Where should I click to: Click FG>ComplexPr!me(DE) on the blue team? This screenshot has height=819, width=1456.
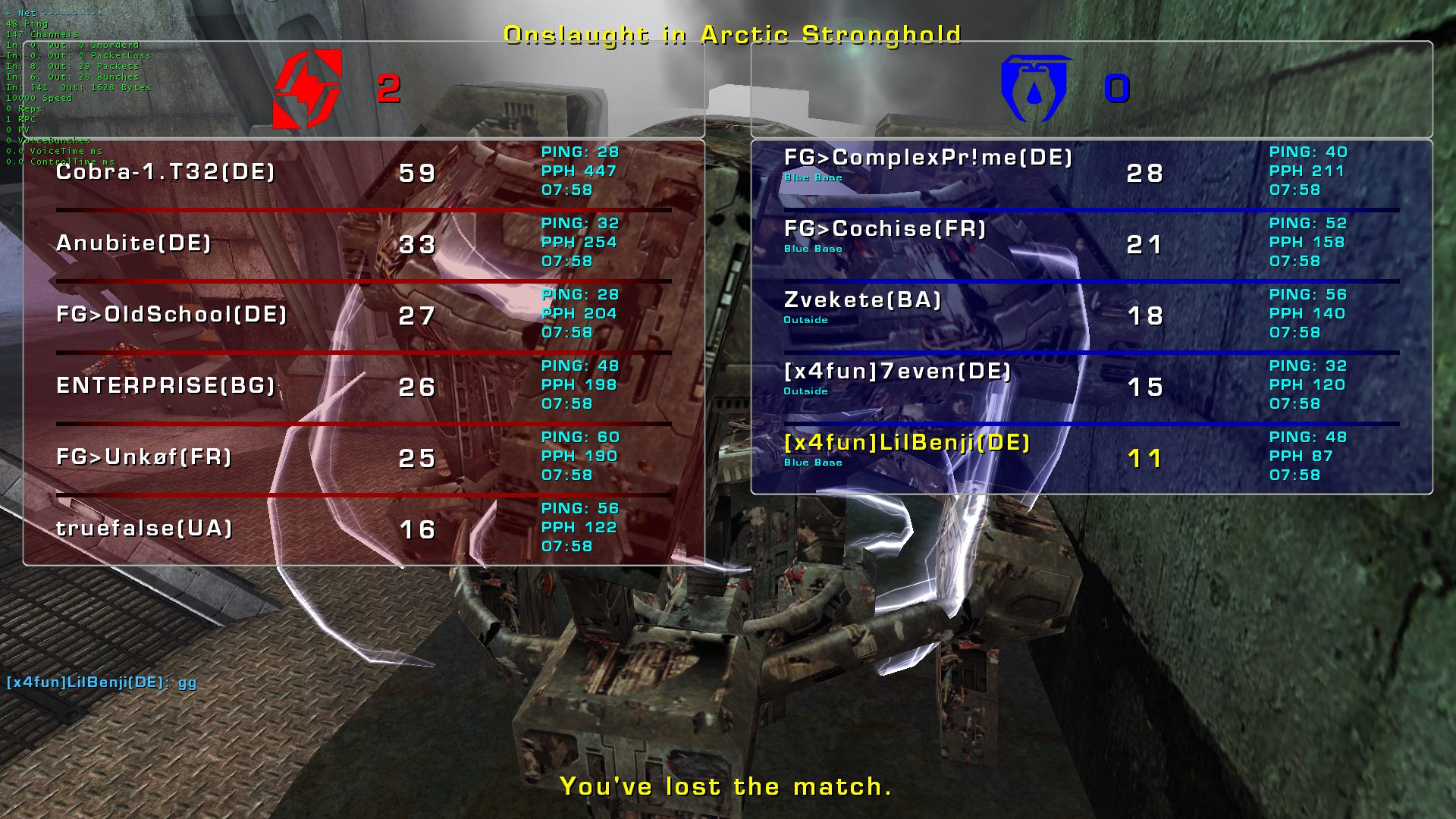coord(928,158)
